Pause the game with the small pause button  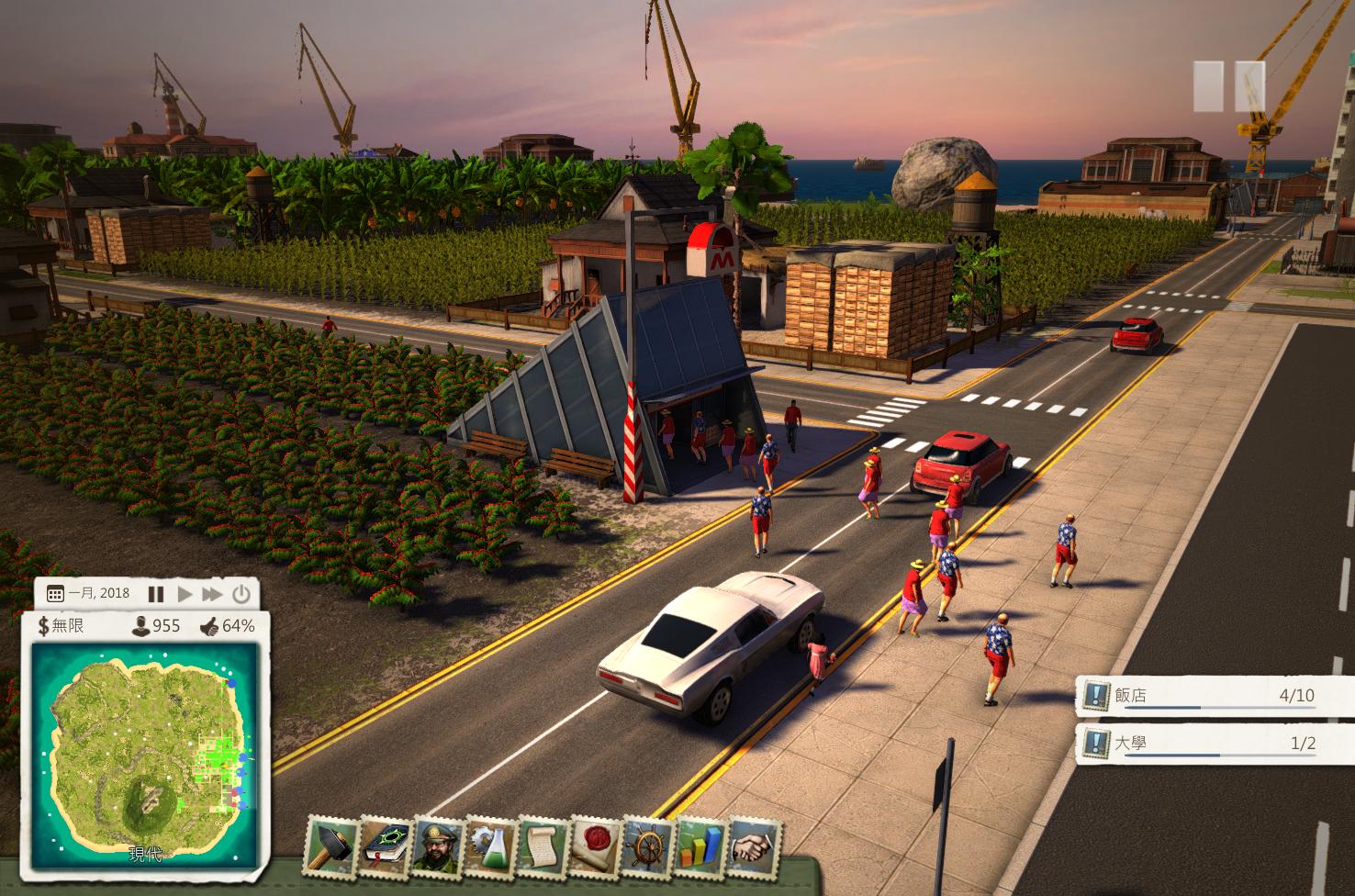coord(156,594)
